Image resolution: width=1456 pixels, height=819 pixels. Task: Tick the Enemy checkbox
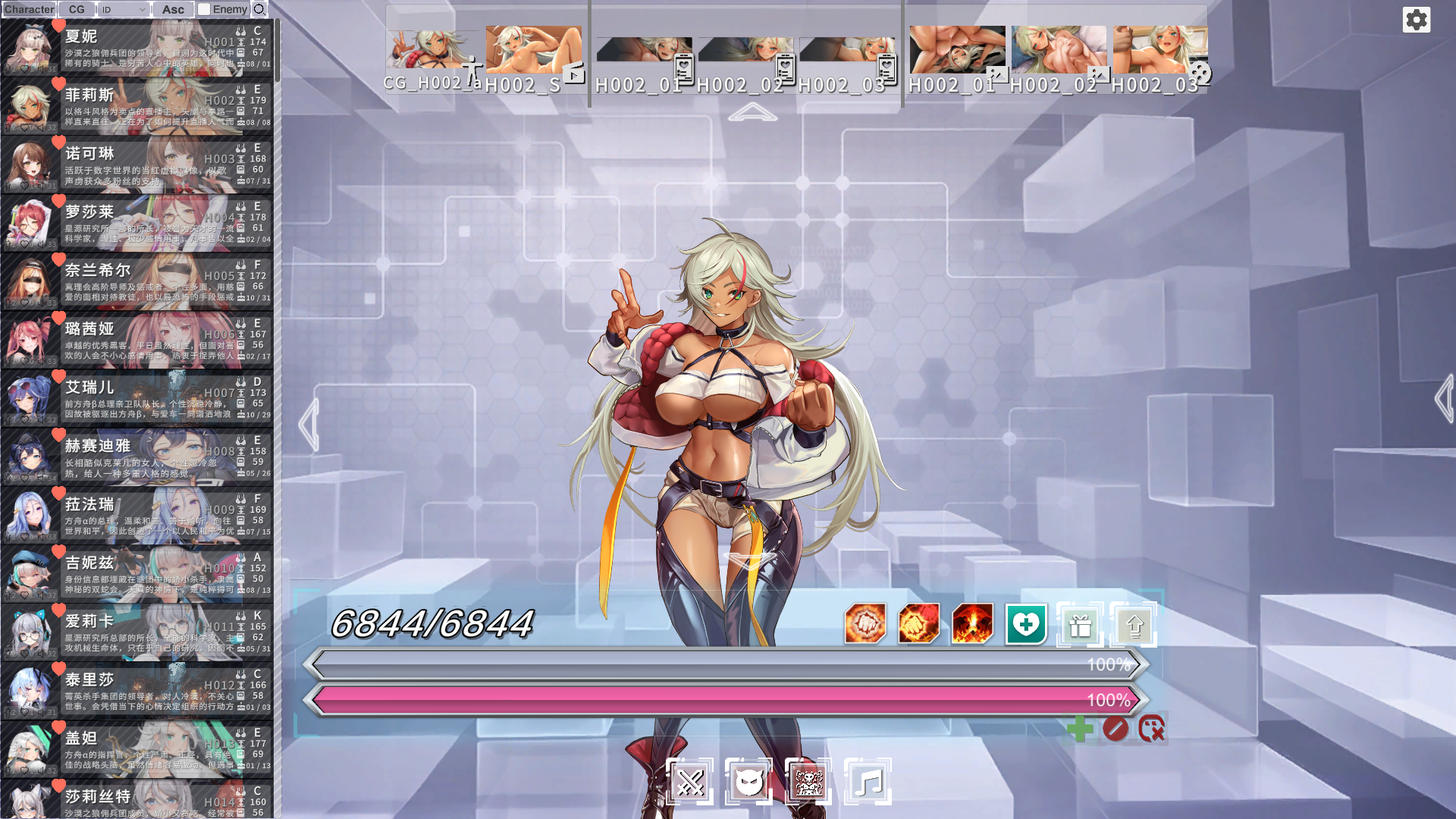204,9
